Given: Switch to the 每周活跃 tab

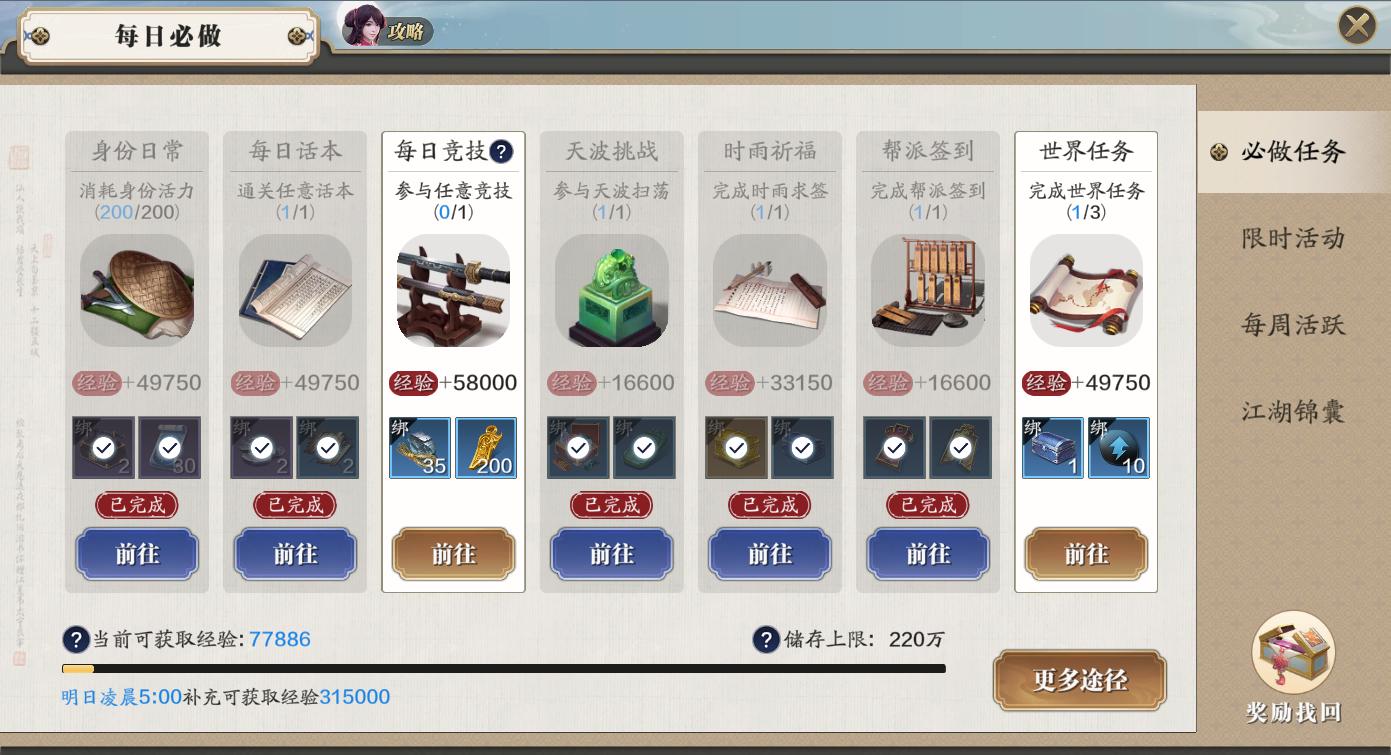Looking at the screenshot, I should (1293, 323).
